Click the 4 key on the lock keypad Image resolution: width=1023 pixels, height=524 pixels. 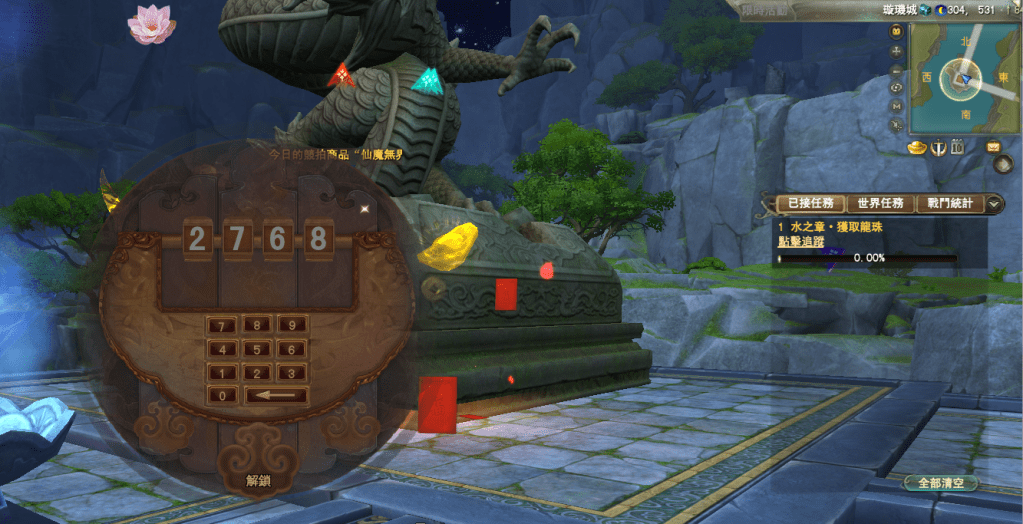[x=221, y=349]
